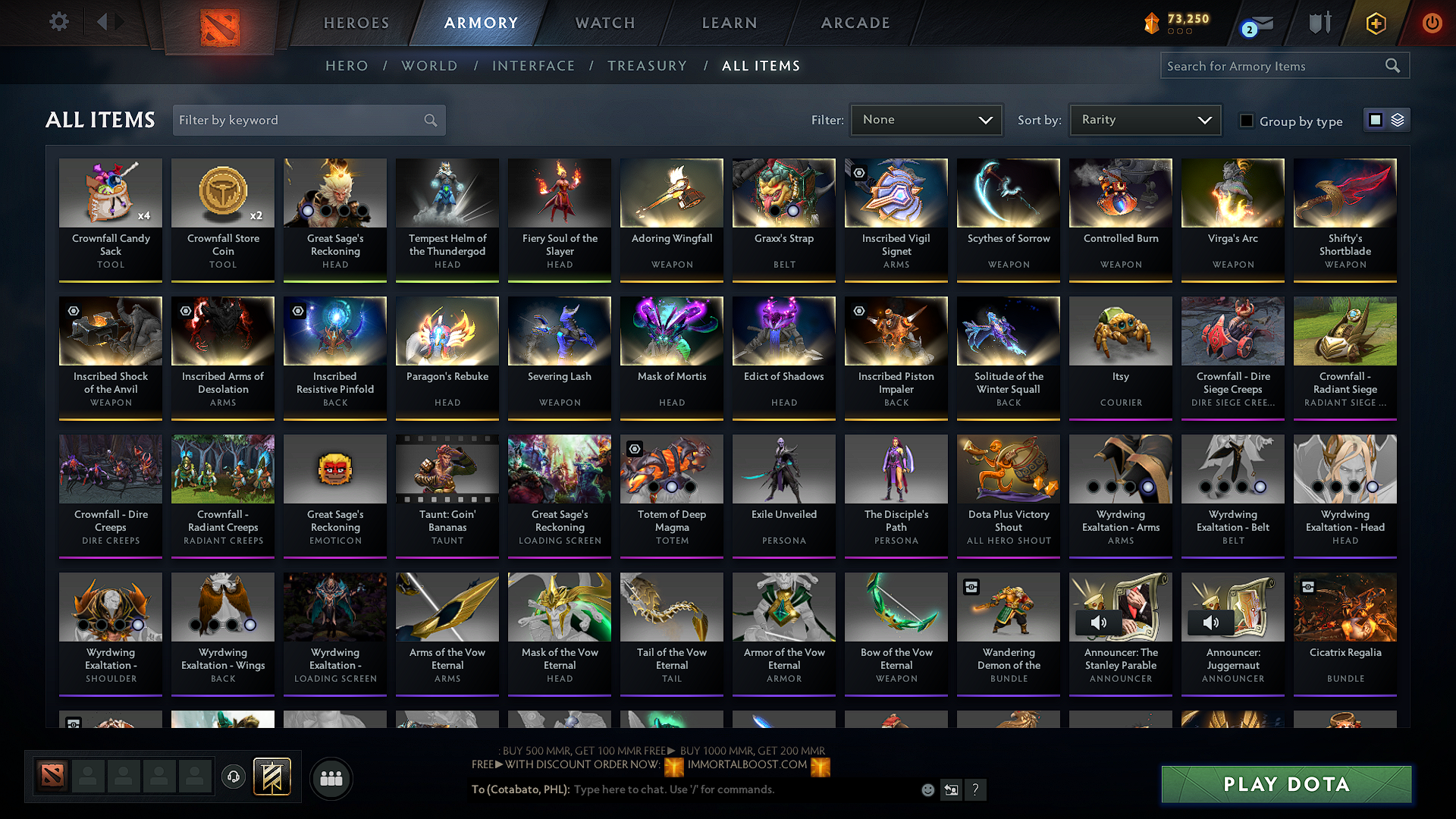Screen dimensions: 1456x819
Task: Toggle the eye icon on Inscribed Shock of the Anvil
Action: pyautogui.click(x=72, y=310)
